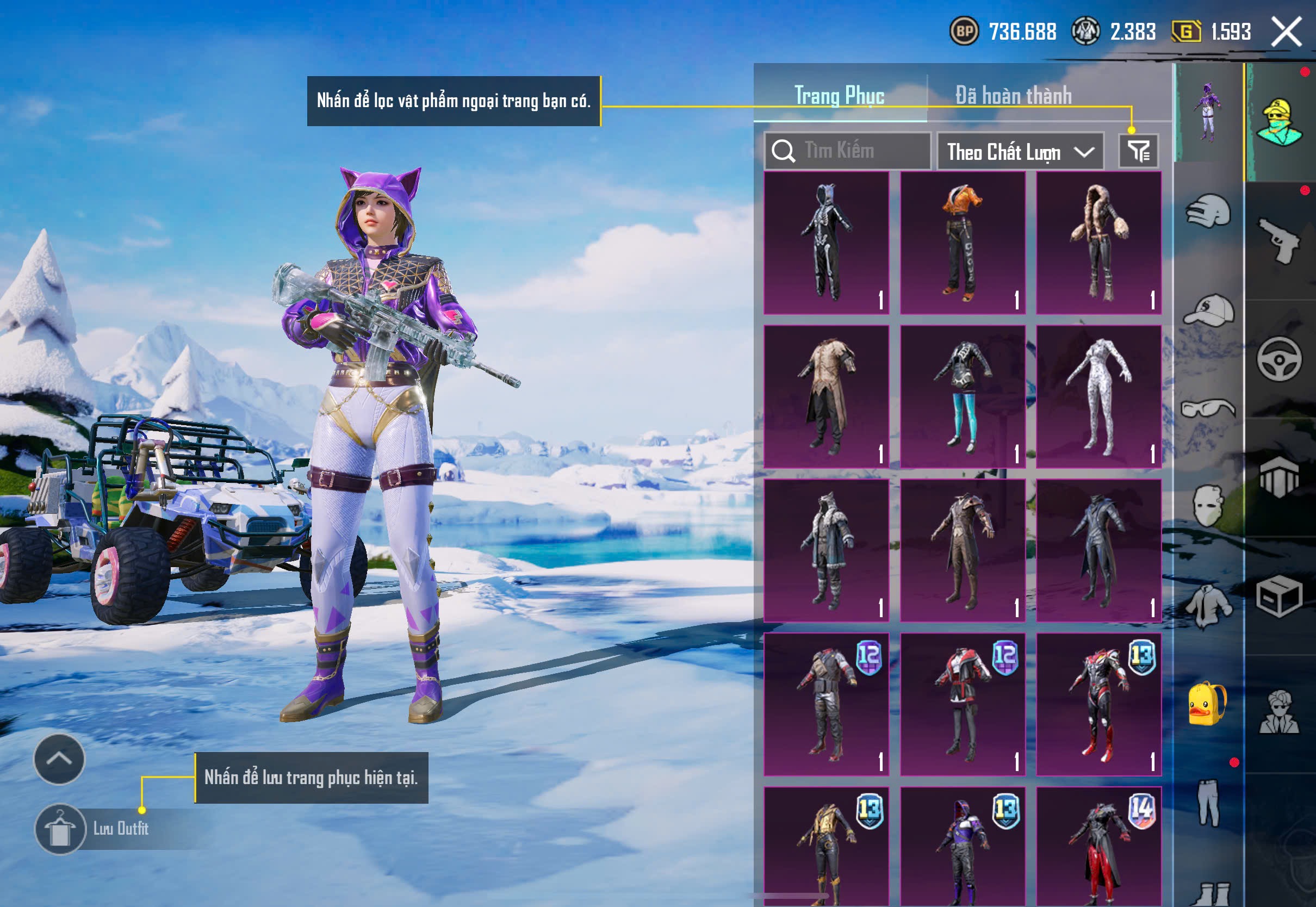Switch to the Trang Phục tab

839,96
